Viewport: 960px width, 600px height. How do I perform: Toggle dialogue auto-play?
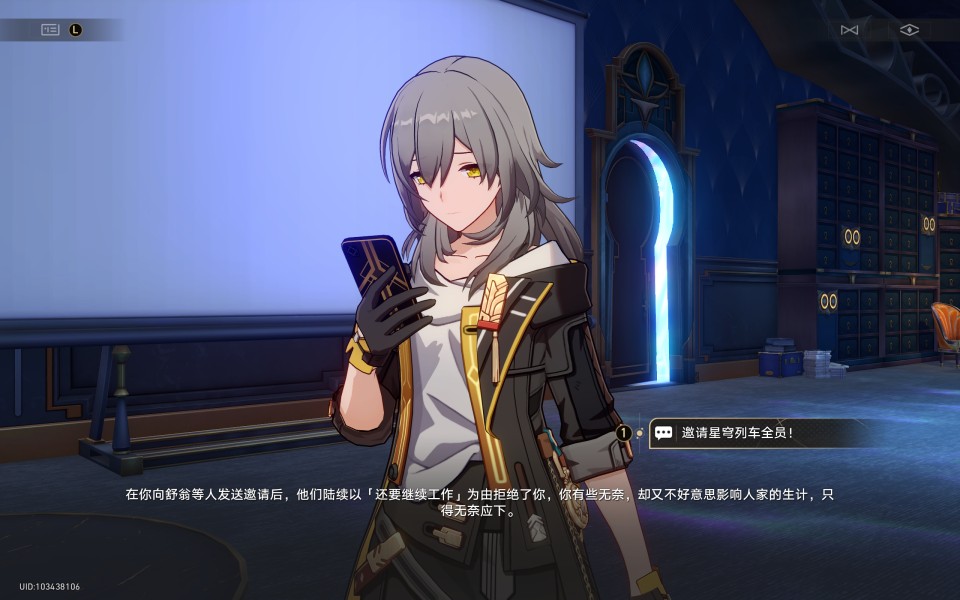coord(849,30)
